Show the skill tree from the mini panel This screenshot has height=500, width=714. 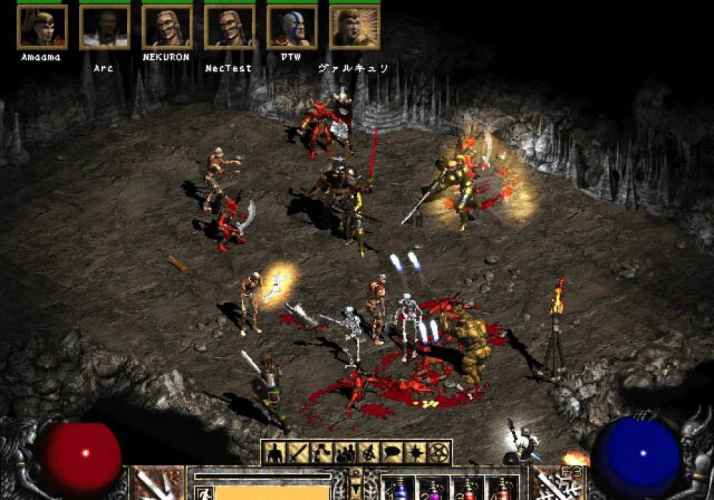[x=322, y=453]
